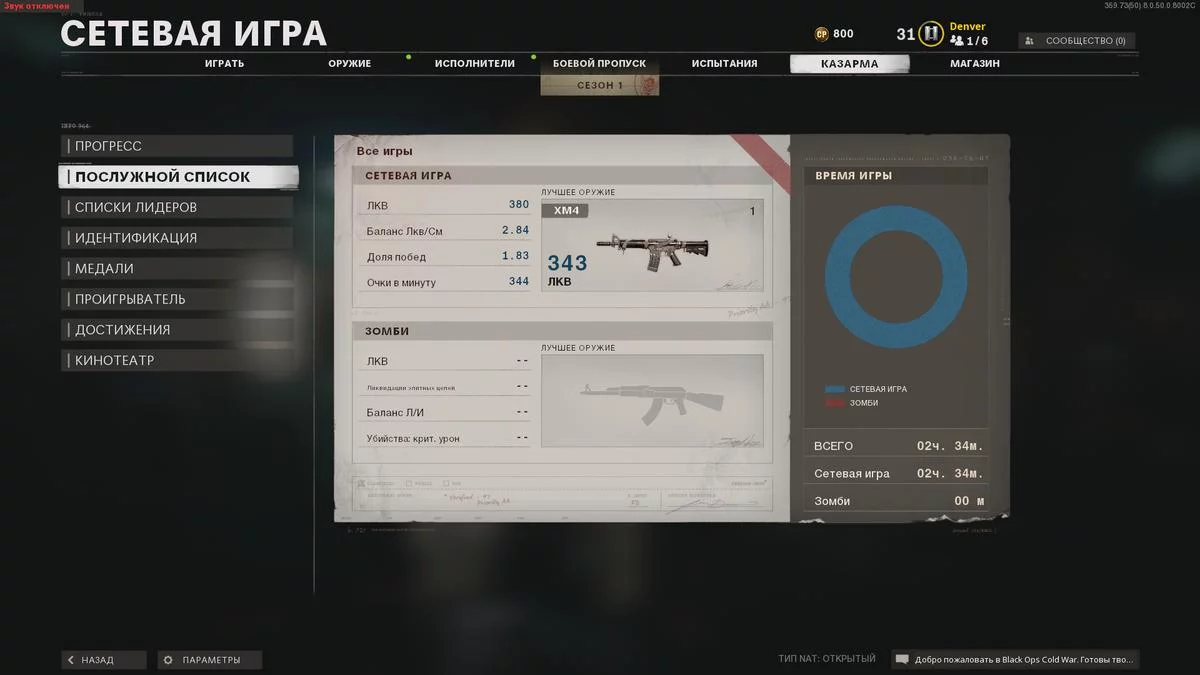Viewport: 1200px width, 675px height.
Task: Select ПОСЛУЖНОЙ СПИСОК in the sidebar
Action: pyautogui.click(x=178, y=177)
